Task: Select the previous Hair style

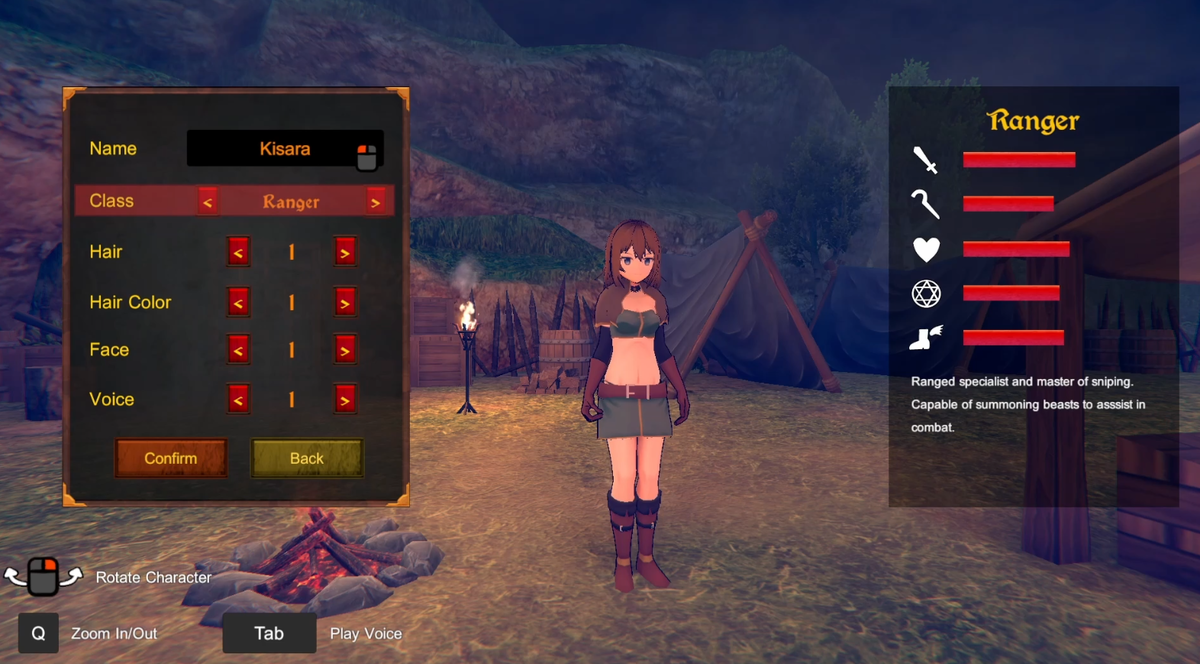Action: pyautogui.click(x=238, y=252)
